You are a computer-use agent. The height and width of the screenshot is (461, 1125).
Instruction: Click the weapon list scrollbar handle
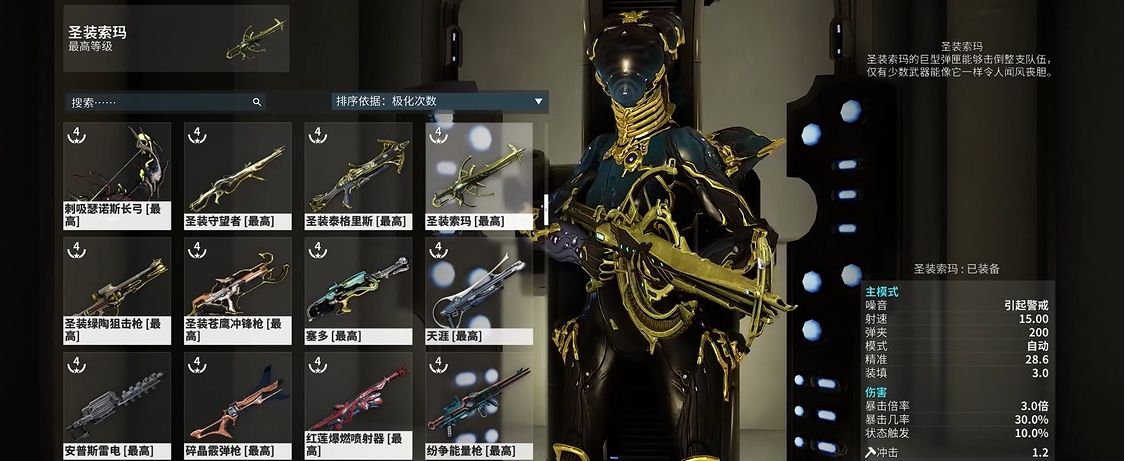[x=546, y=209]
